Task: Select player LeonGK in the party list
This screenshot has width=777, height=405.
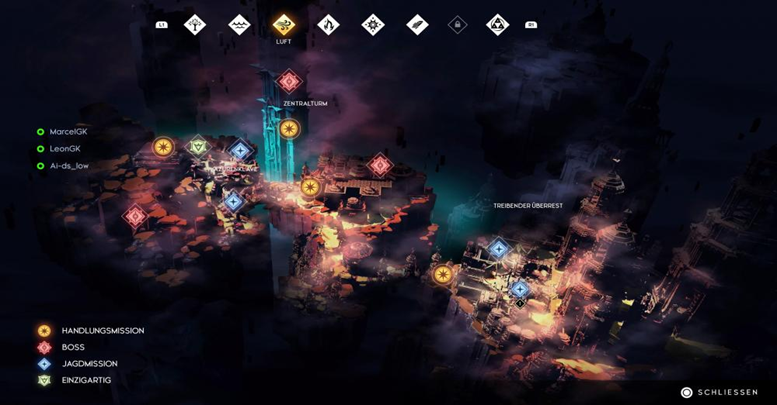Action: click(x=64, y=149)
